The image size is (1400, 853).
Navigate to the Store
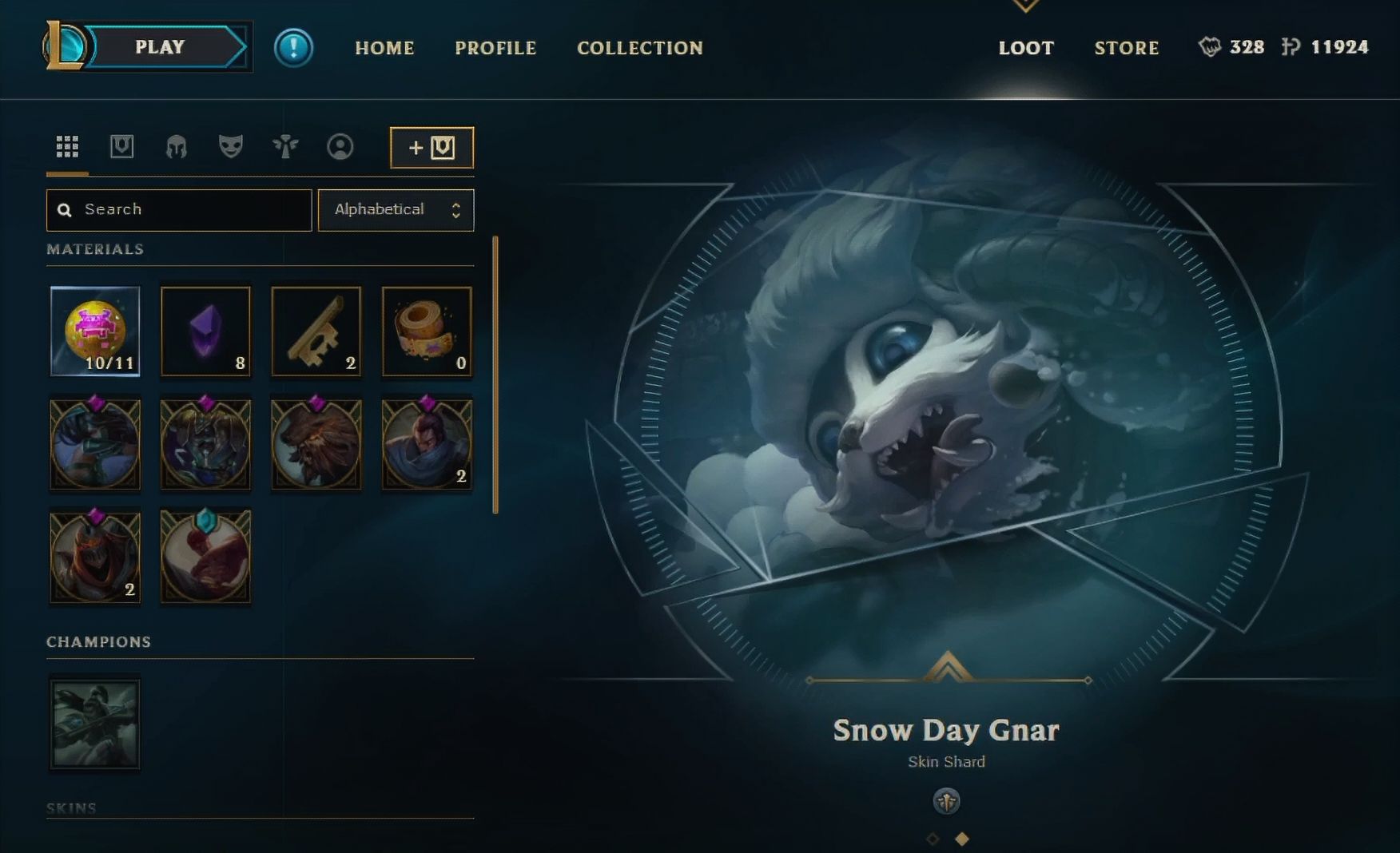[x=1127, y=48]
